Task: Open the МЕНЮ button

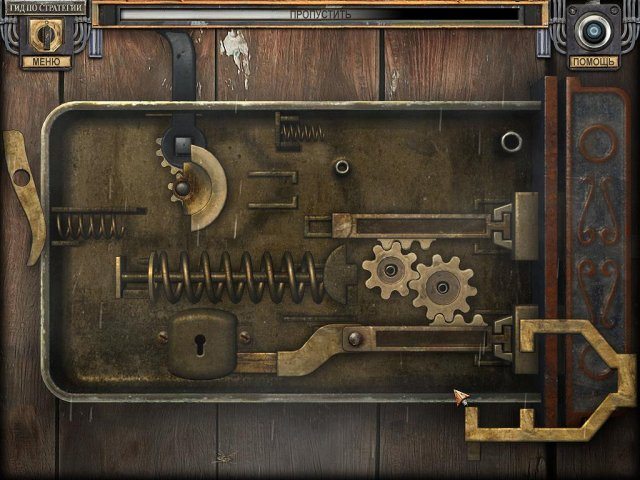Action: [x=45, y=61]
